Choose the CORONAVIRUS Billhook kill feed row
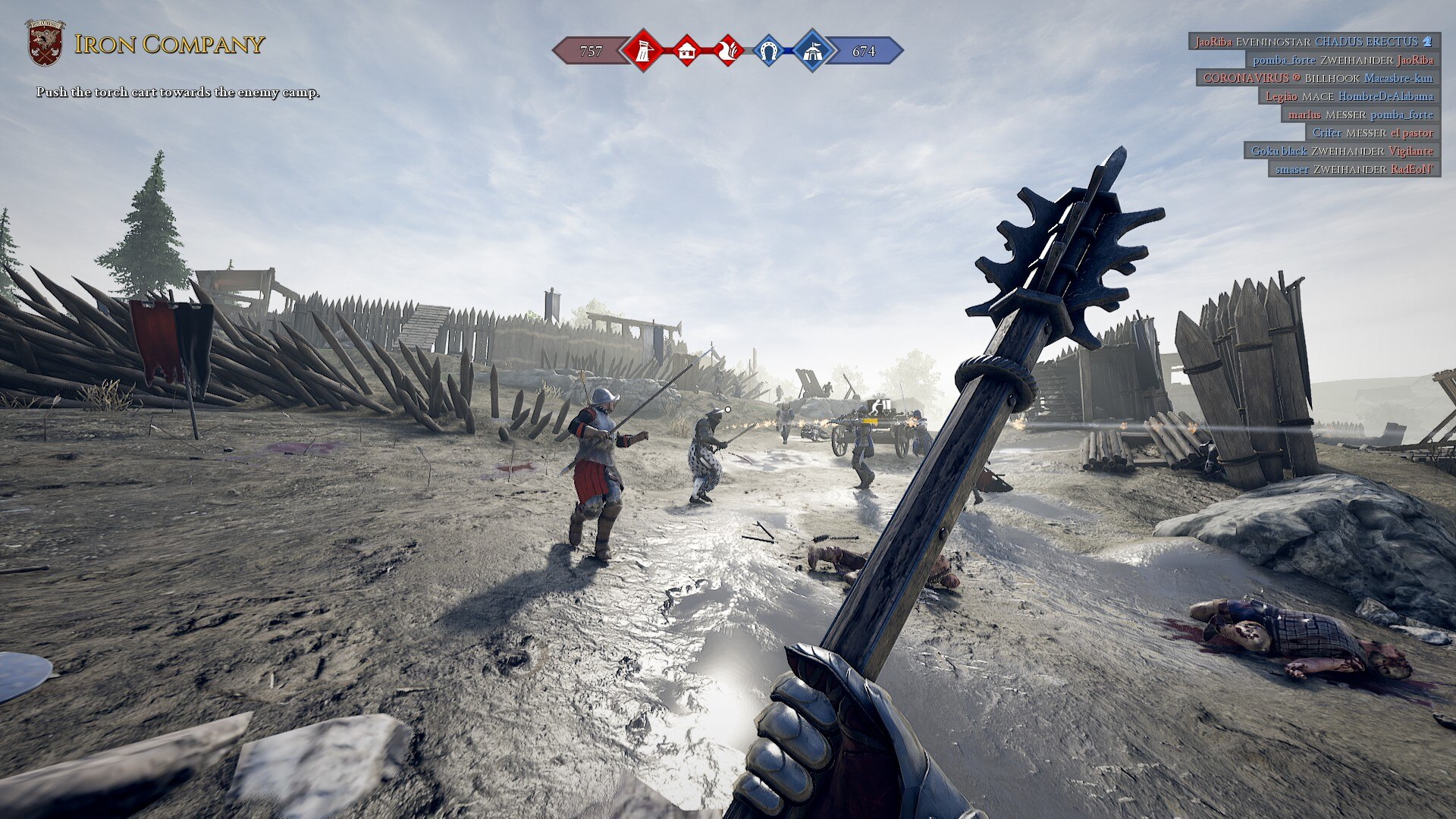This screenshot has width=1456, height=819. (1318, 78)
